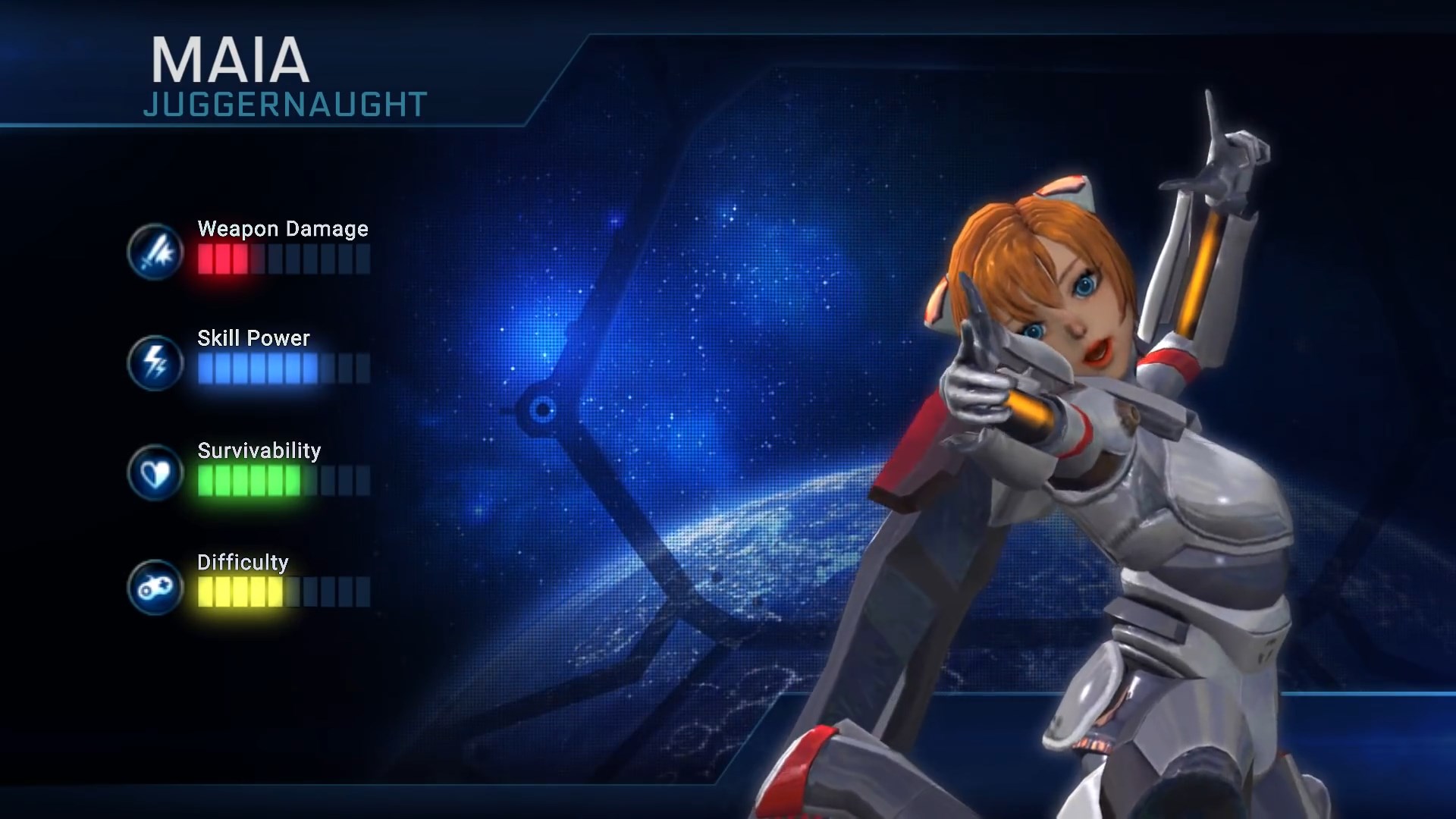
Task: Click the Weapon Damage sword icon
Action: pos(155,252)
